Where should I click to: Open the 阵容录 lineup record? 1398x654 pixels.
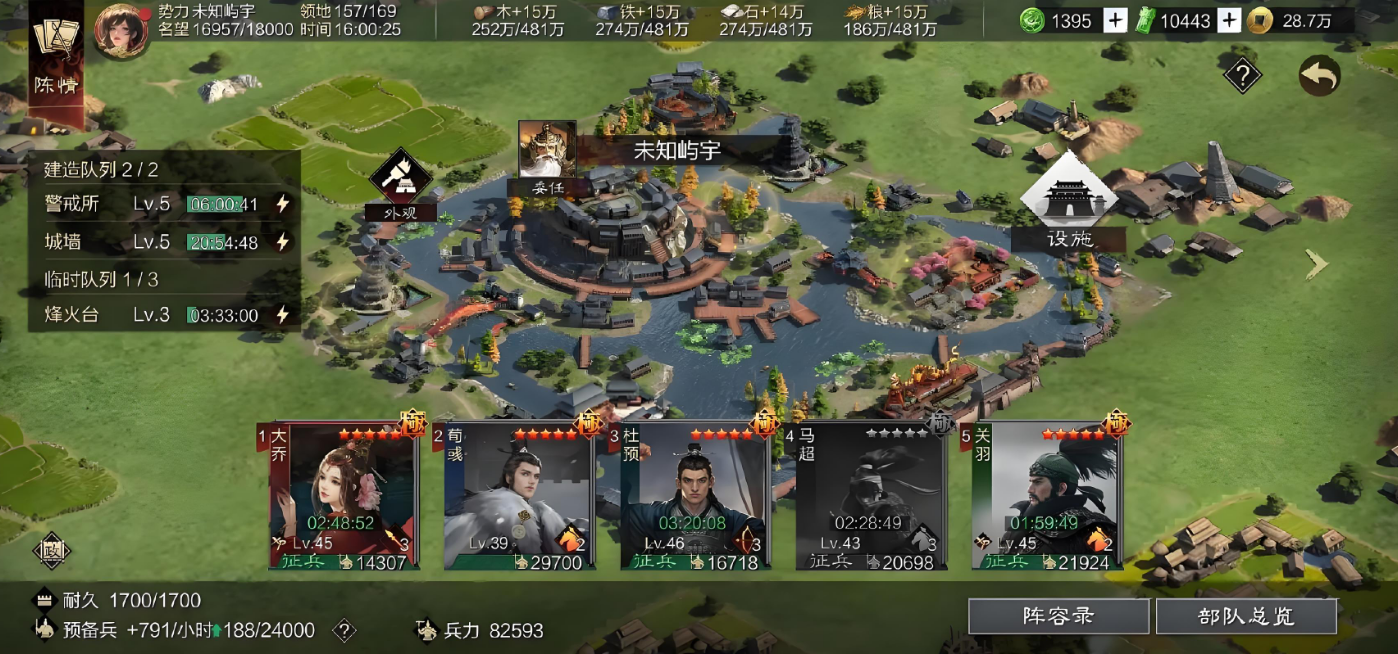1058,616
